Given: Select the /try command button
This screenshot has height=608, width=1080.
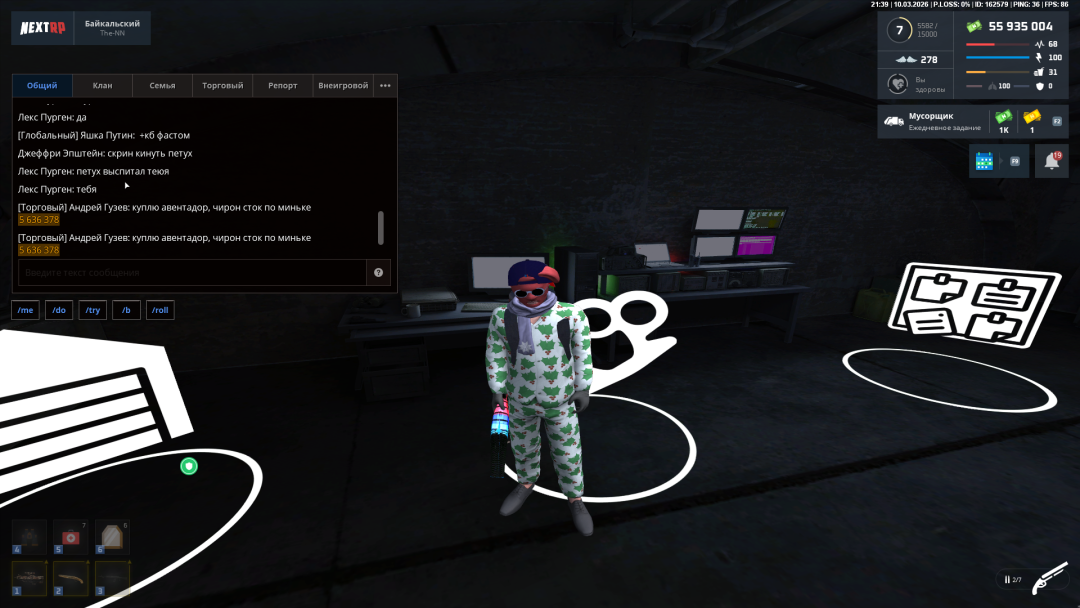Looking at the screenshot, I should [93, 311].
